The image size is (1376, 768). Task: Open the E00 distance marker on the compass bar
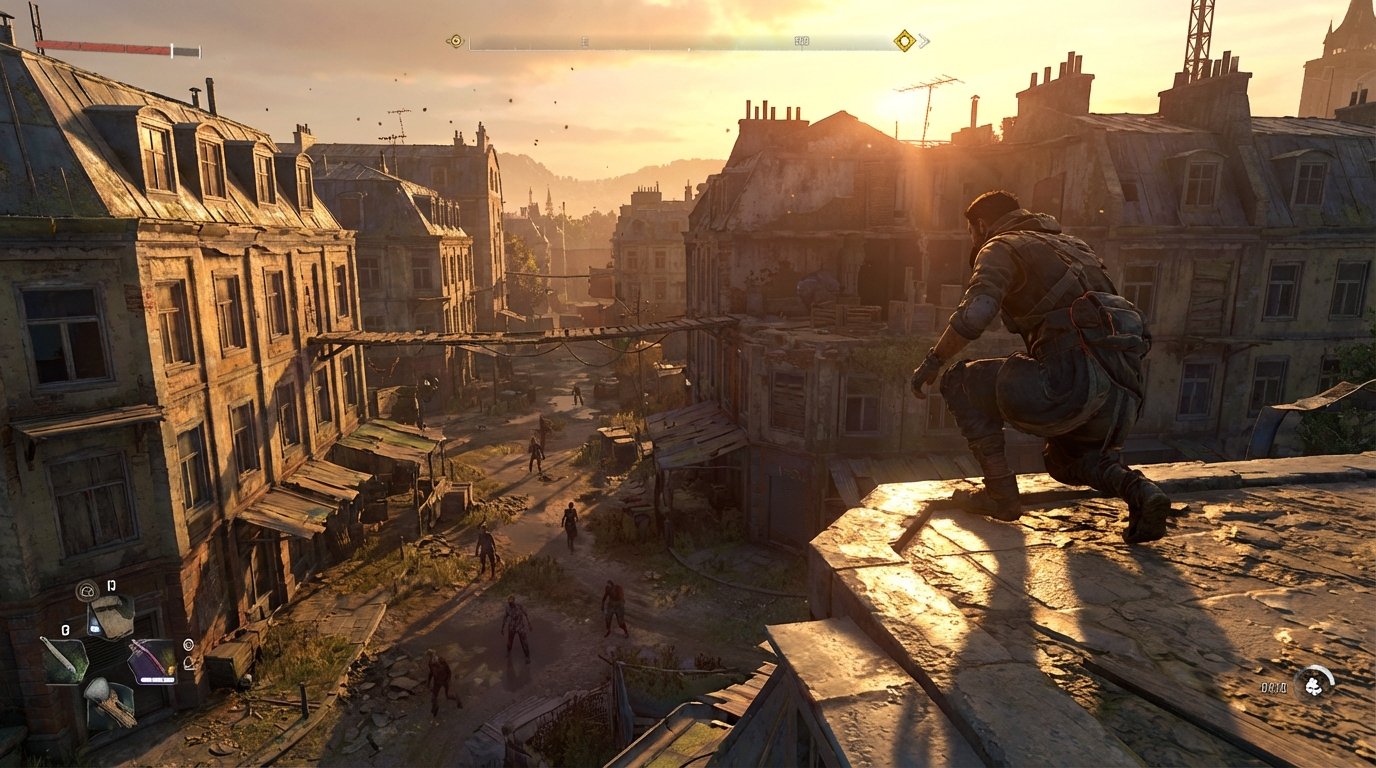[801, 41]
